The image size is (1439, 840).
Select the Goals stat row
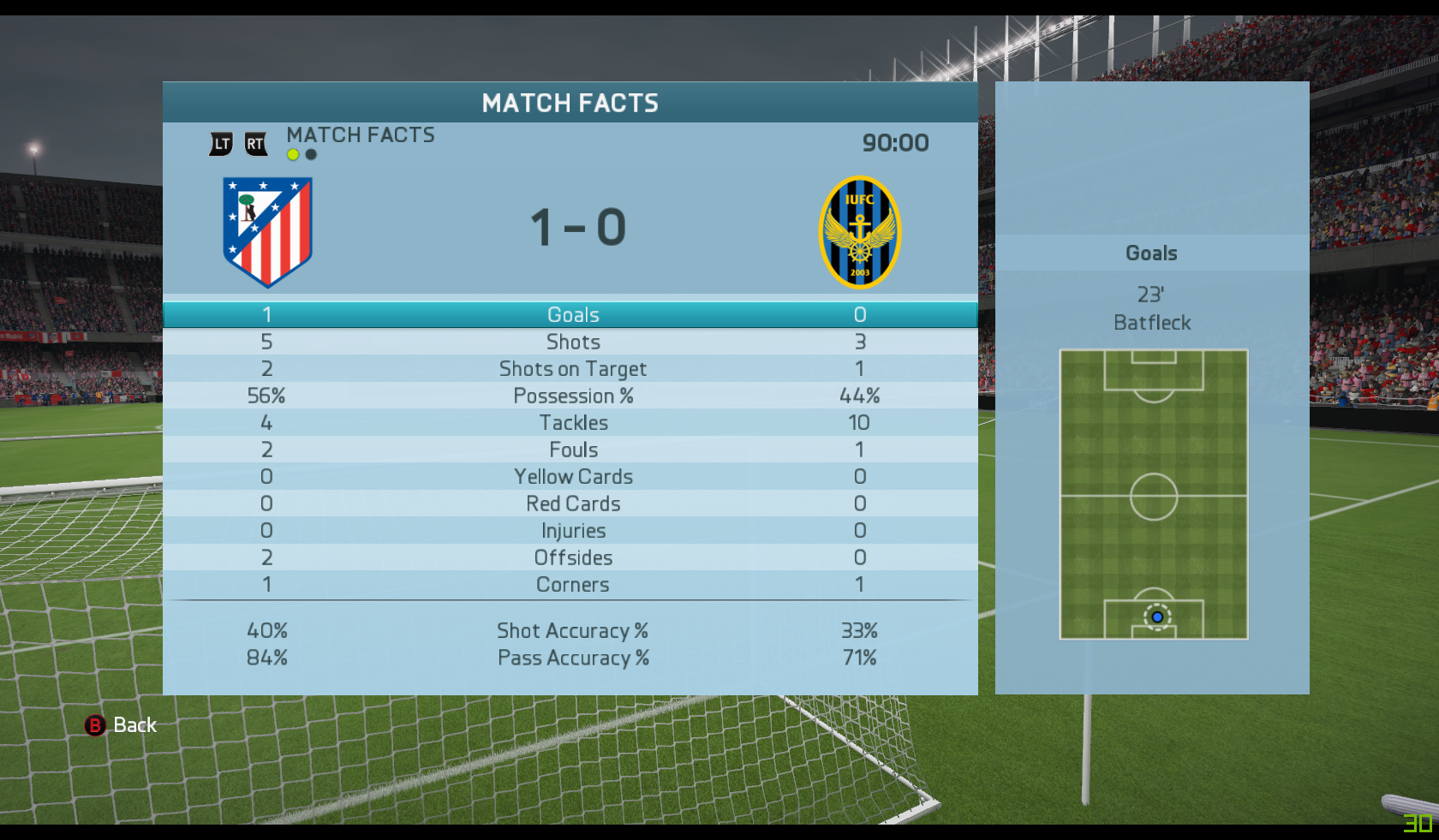tap(572, 315)
